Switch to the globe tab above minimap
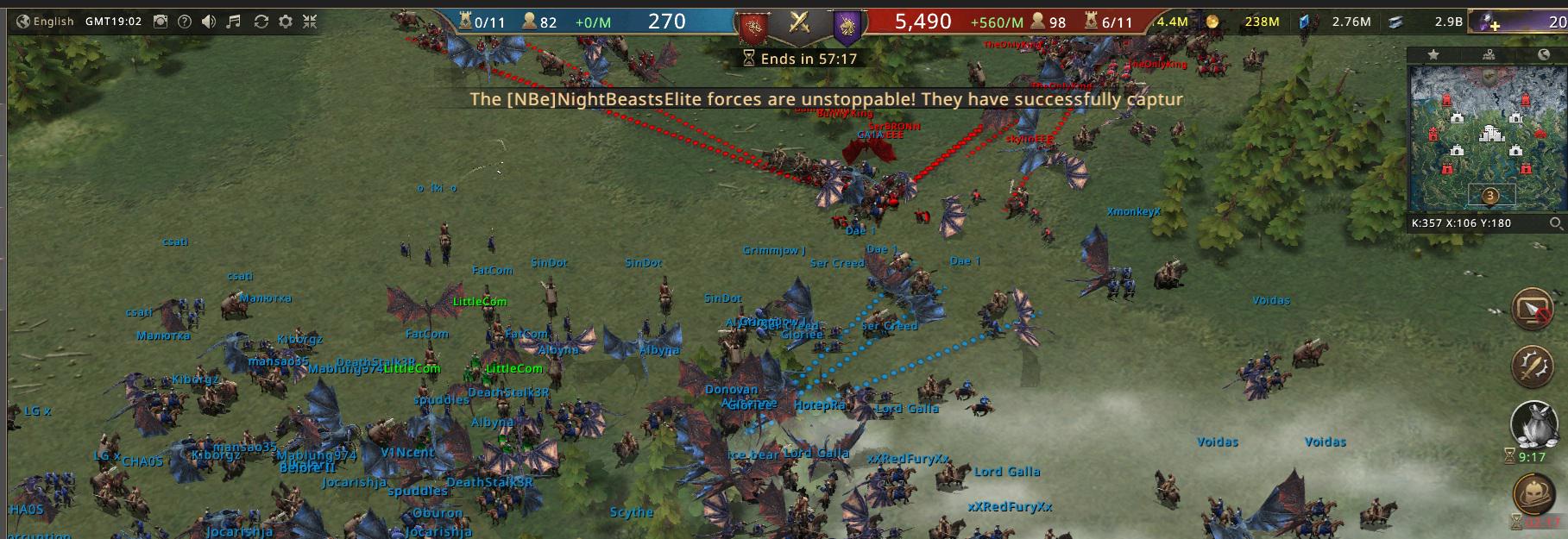Screen dimensions: 1568x539 coord(1543,54)
